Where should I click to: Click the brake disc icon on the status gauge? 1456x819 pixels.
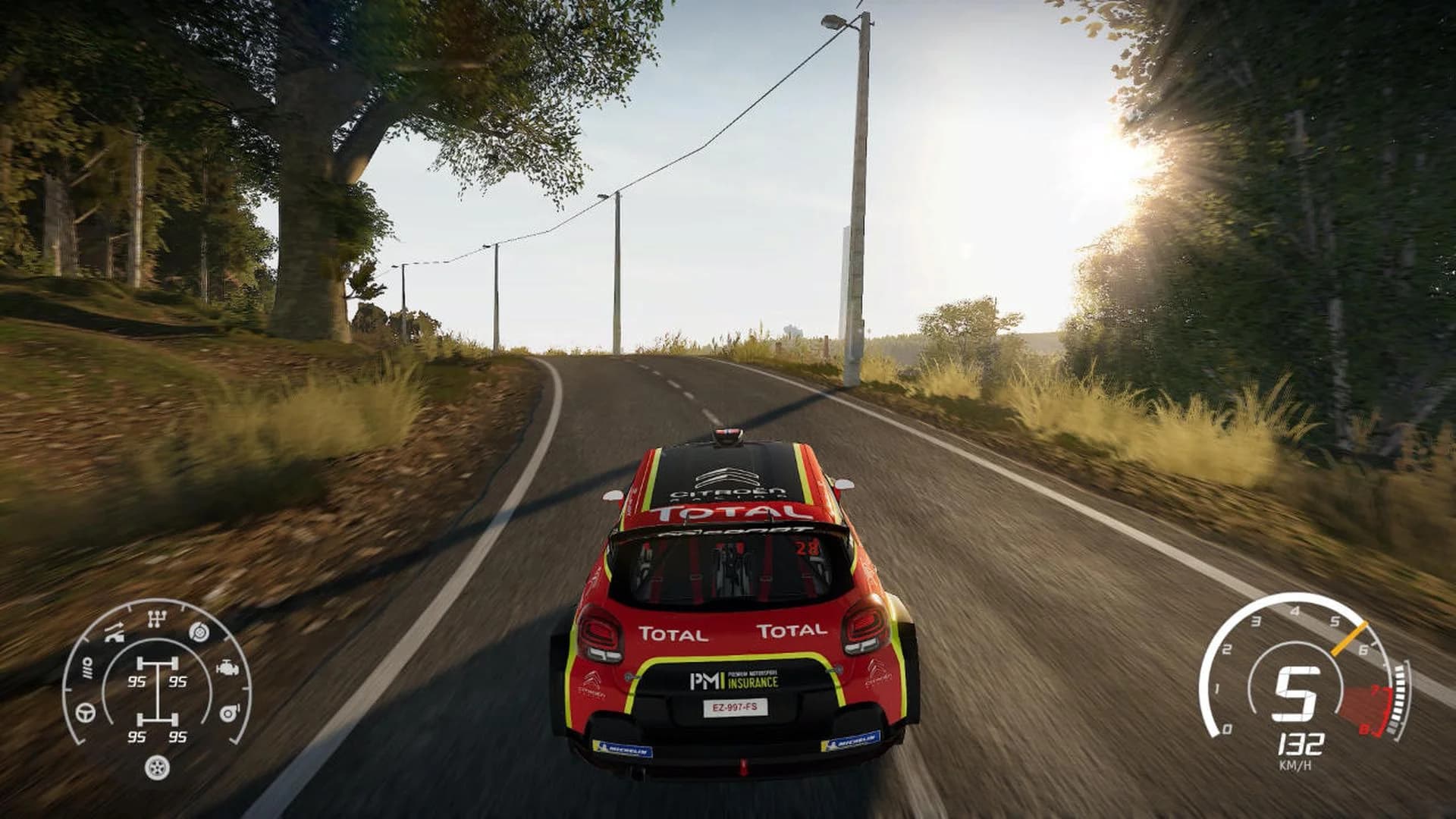point(199,632)
